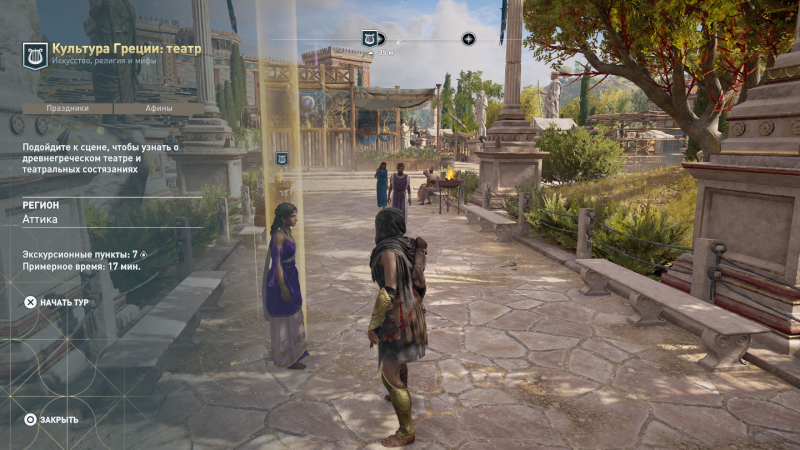Select the lyre waypoint icon above the woman
This screenshot has height=450, width=800.
pyautogui.click(x=282, y=158)
